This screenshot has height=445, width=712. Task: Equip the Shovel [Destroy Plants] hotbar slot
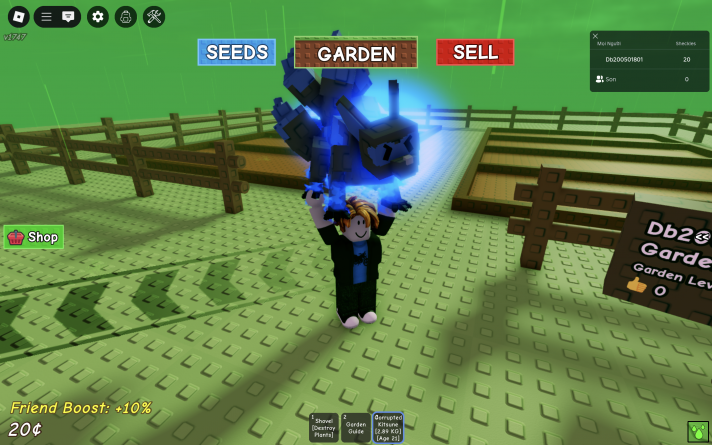(x=325, y=427)
